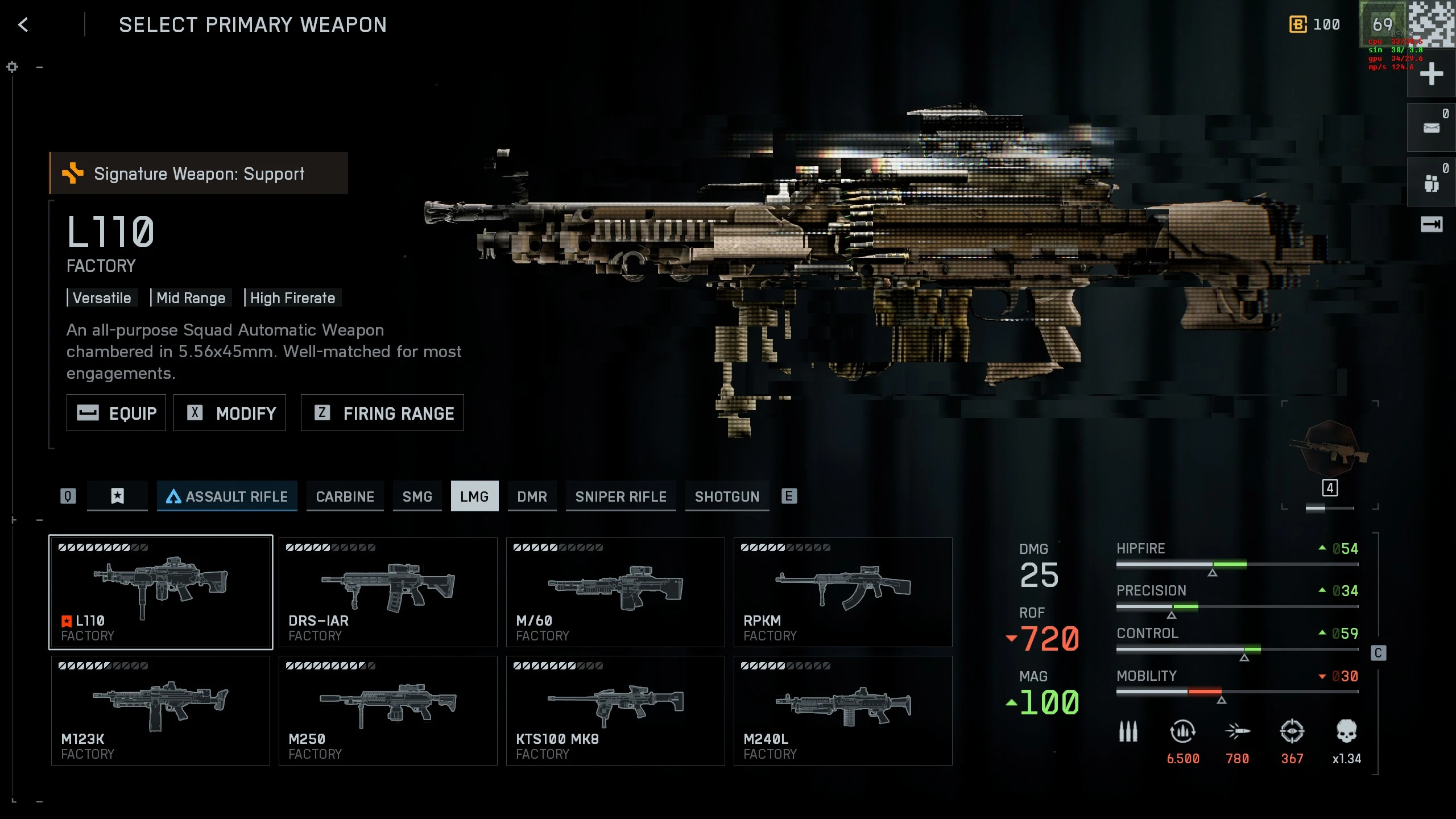Open the Modify weapon screen
1456x819 pixels.
pos(230,413)
